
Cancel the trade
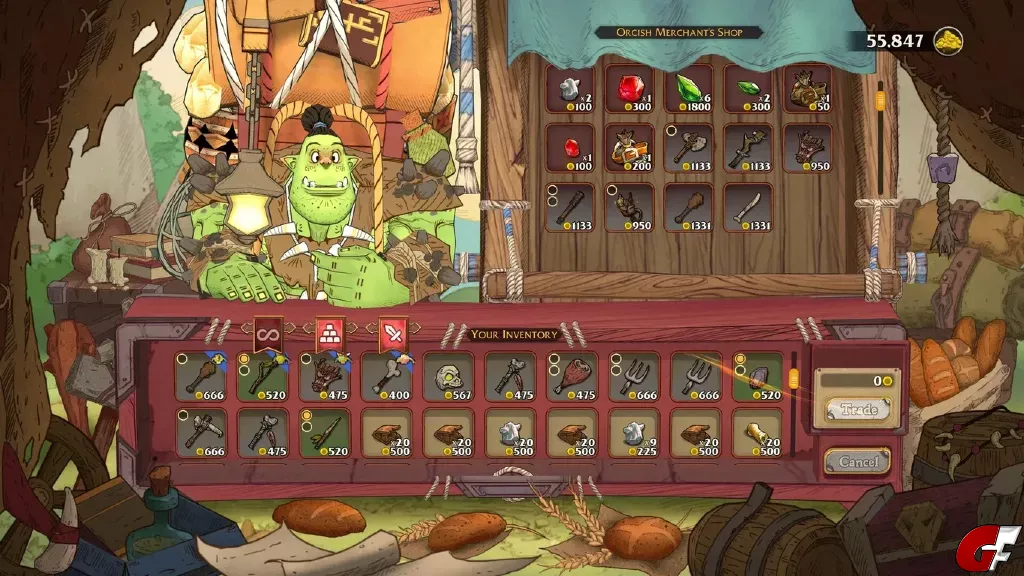coord(857,461)
